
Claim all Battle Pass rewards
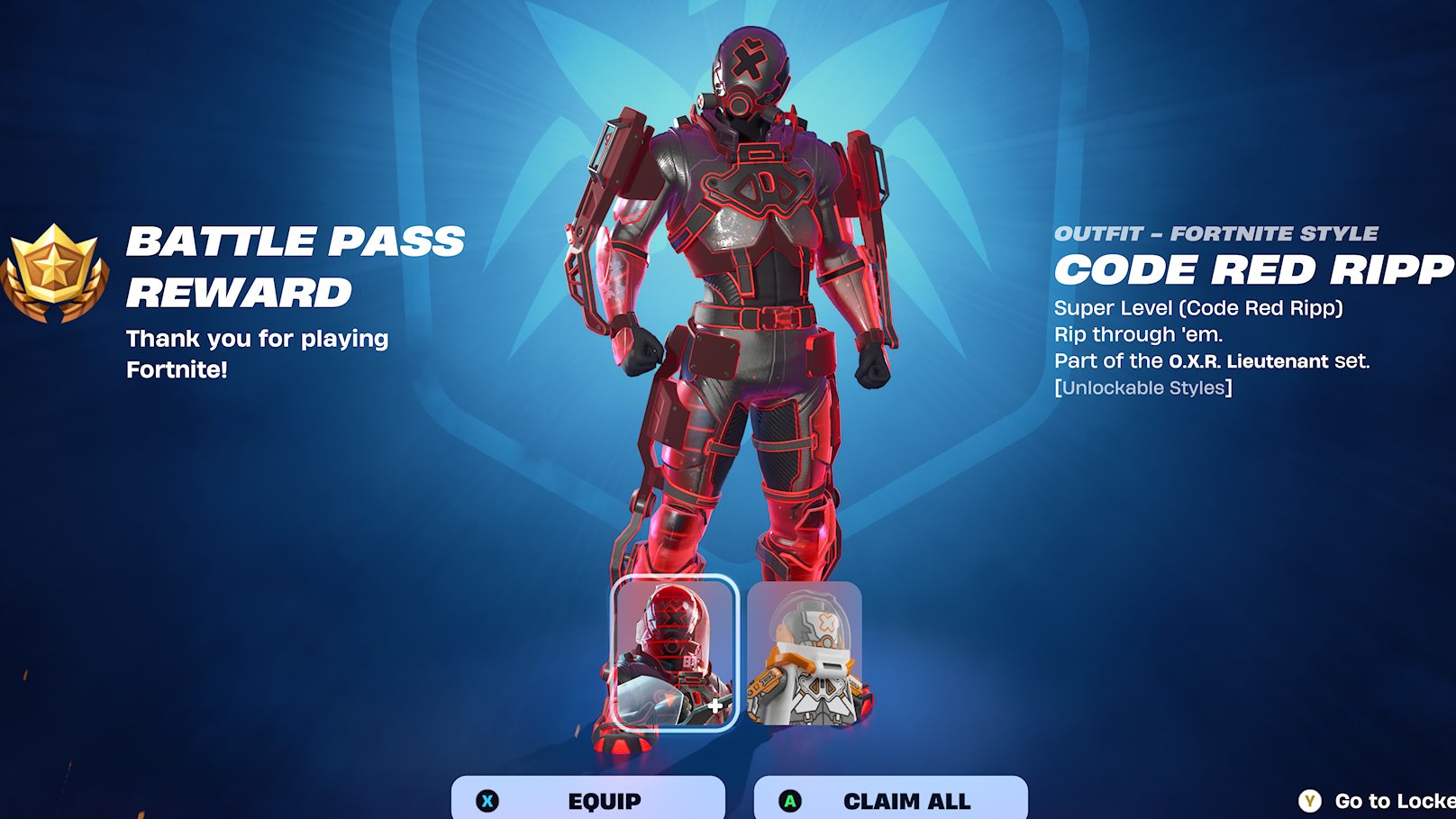pos(890,799)
